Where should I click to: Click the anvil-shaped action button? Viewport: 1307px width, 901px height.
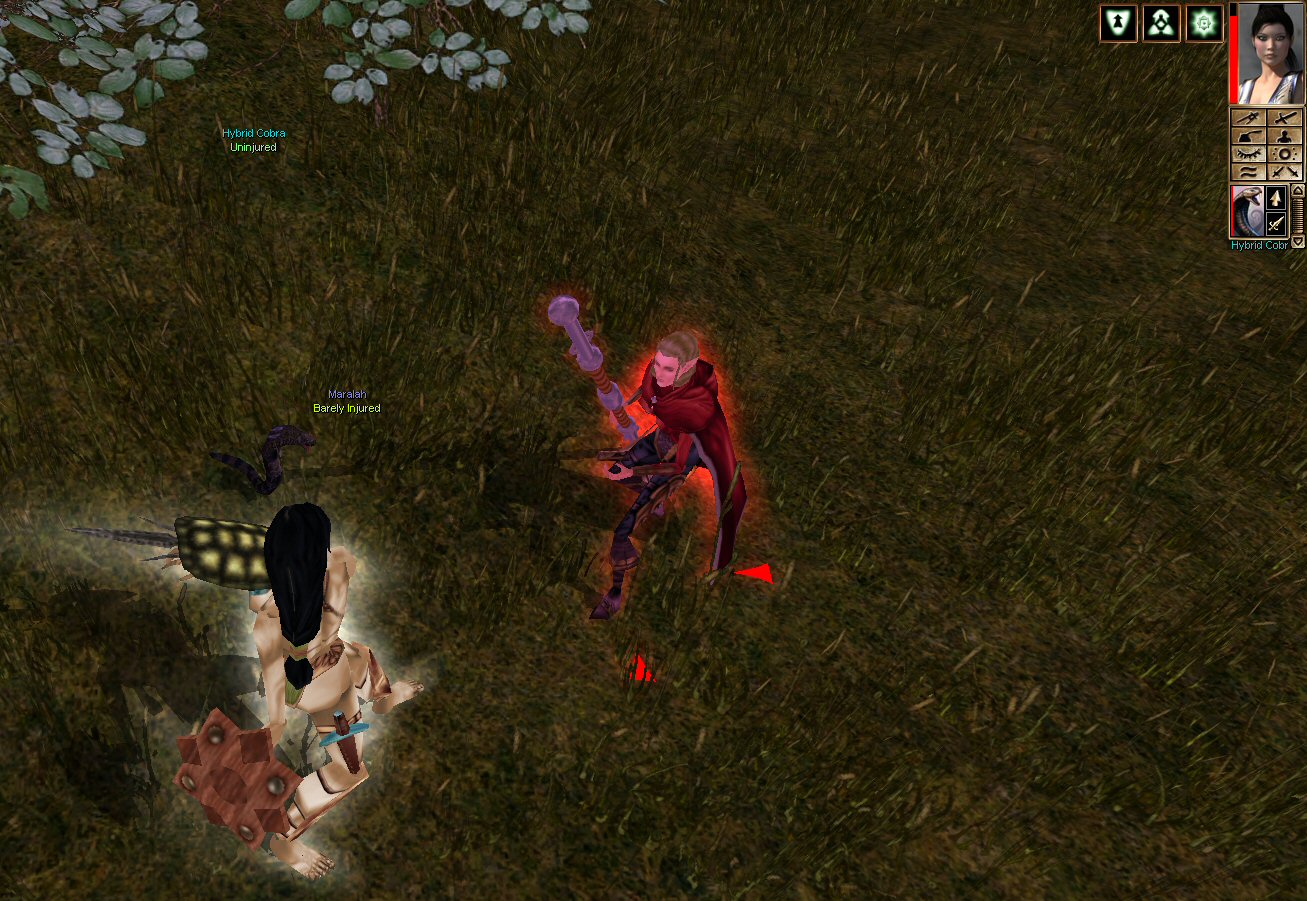(x=1248, y=136)
